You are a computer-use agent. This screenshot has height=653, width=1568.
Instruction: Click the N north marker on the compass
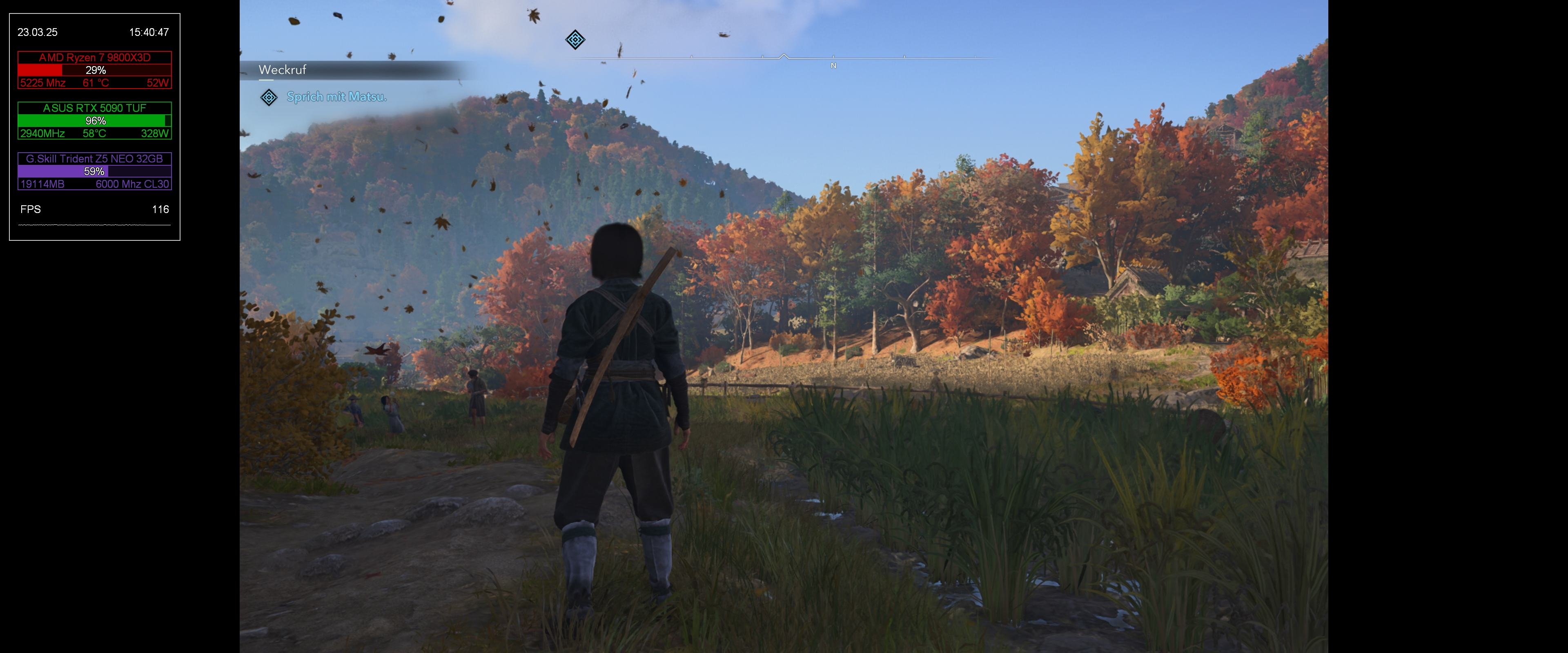[833, 66]
